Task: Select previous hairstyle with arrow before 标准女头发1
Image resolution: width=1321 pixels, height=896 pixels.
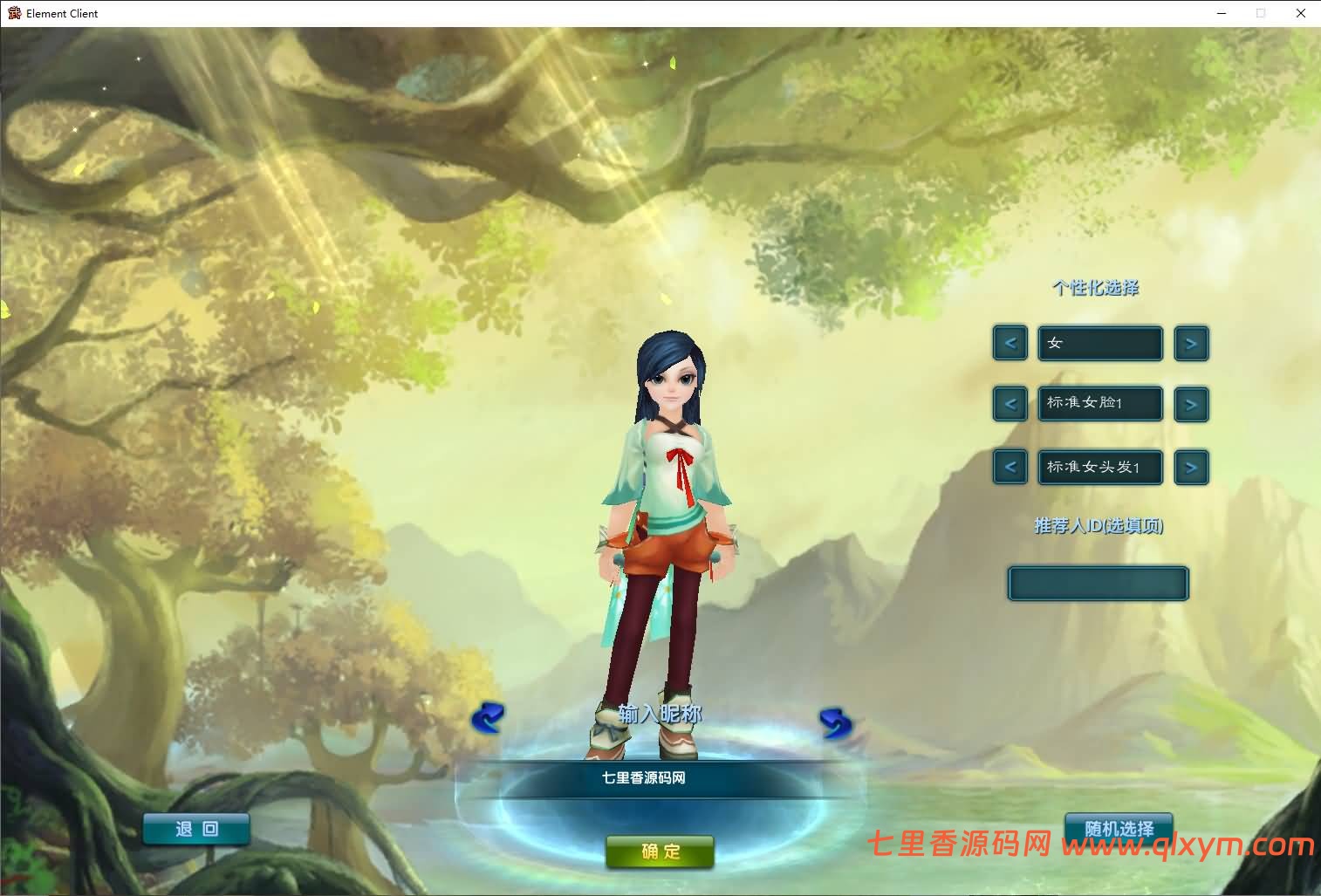Action: (1010, 467)
